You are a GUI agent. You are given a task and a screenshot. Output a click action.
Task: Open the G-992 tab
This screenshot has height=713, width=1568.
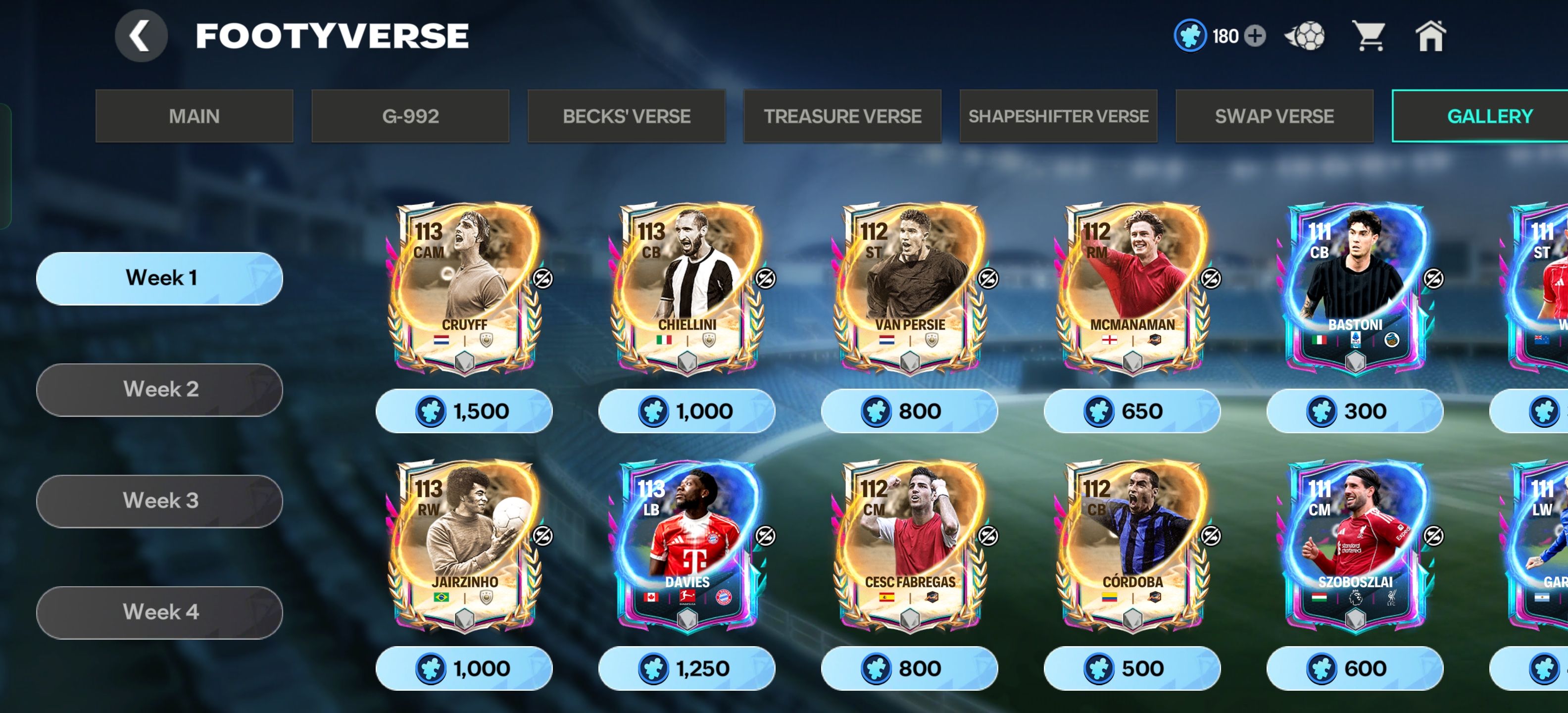(410, 116)
